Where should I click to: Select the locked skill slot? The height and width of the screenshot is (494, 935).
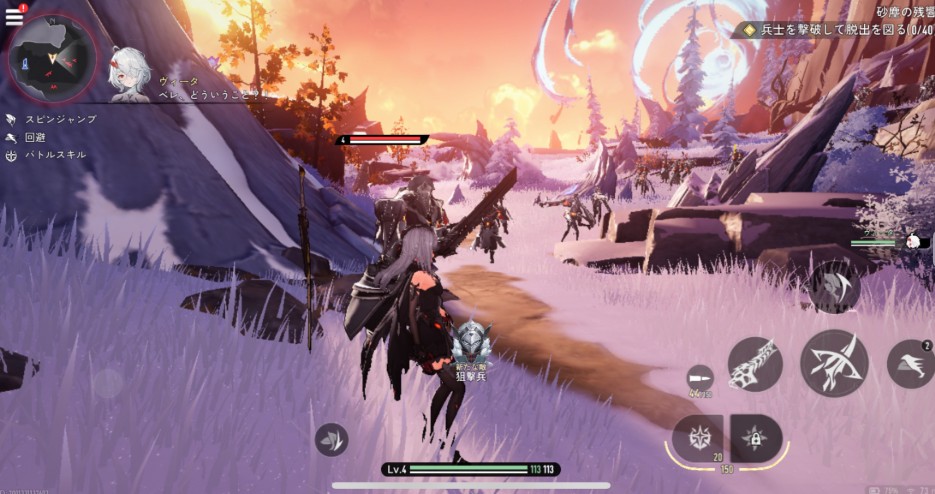point(756,438)
